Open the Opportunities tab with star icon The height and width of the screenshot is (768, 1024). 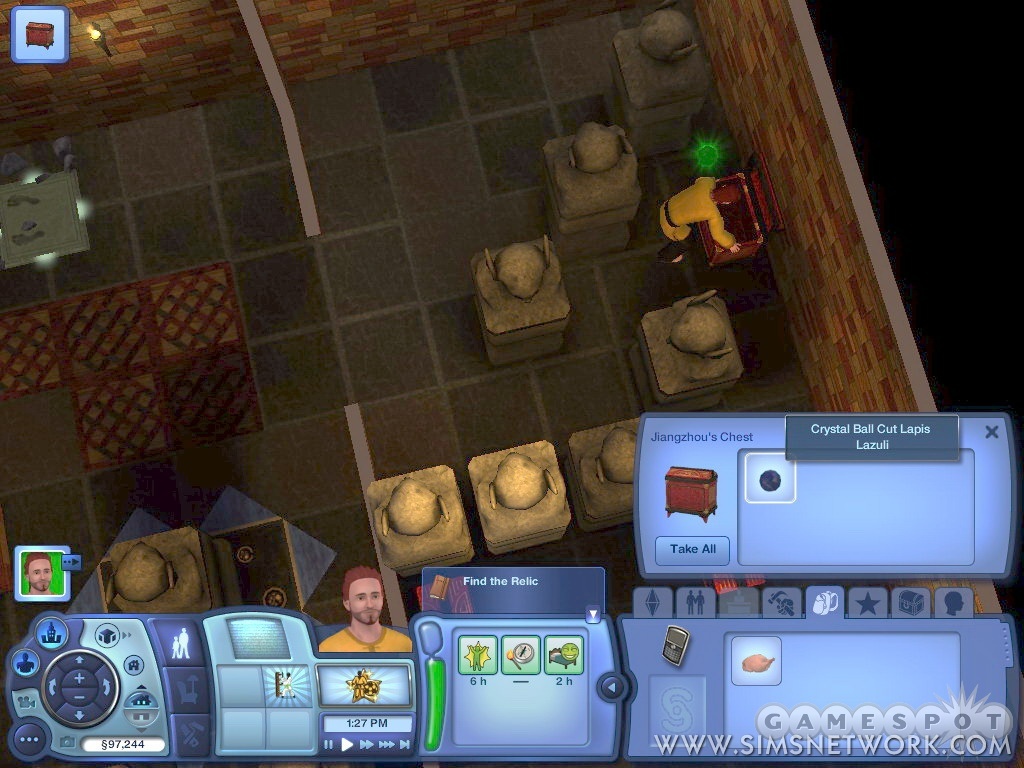pos(867,602)
